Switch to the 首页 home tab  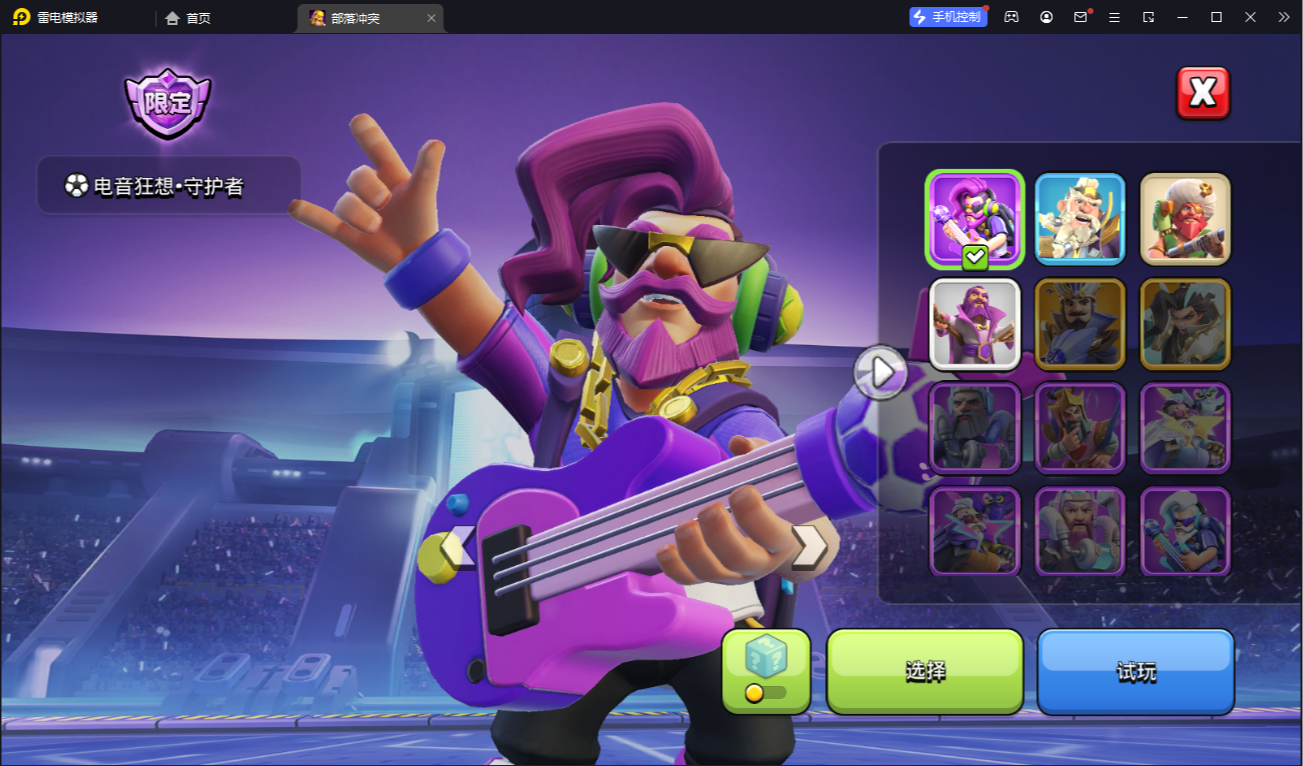189,18
